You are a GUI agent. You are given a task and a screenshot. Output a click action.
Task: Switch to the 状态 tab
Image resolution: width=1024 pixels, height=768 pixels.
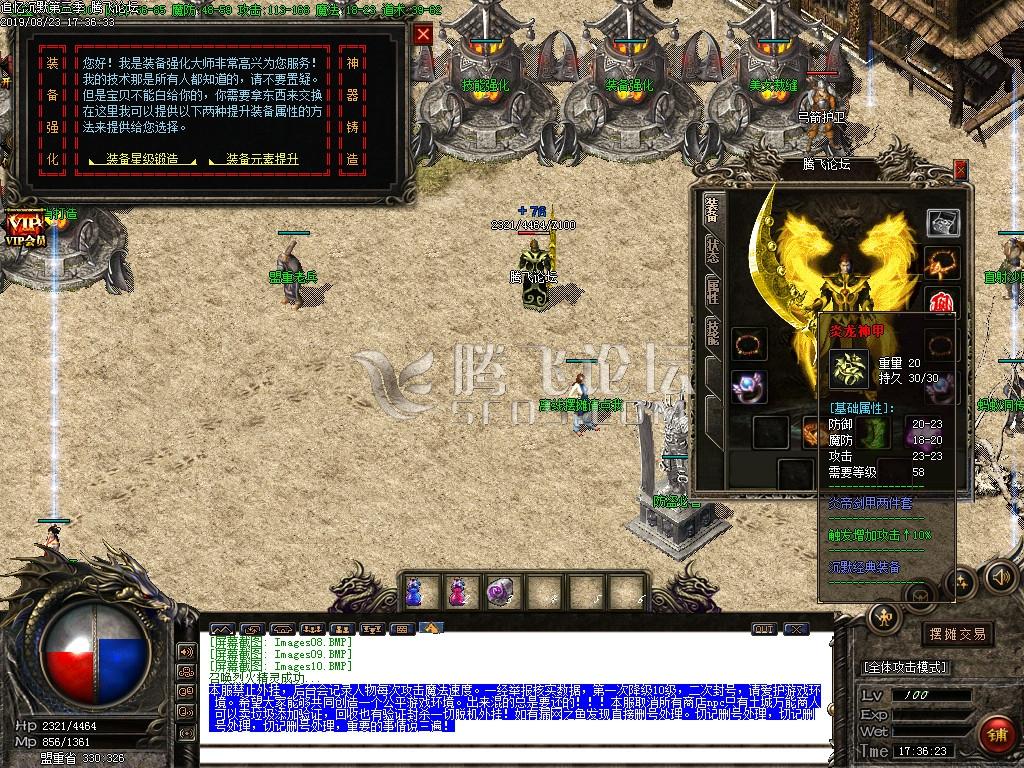tap(712, 249)
